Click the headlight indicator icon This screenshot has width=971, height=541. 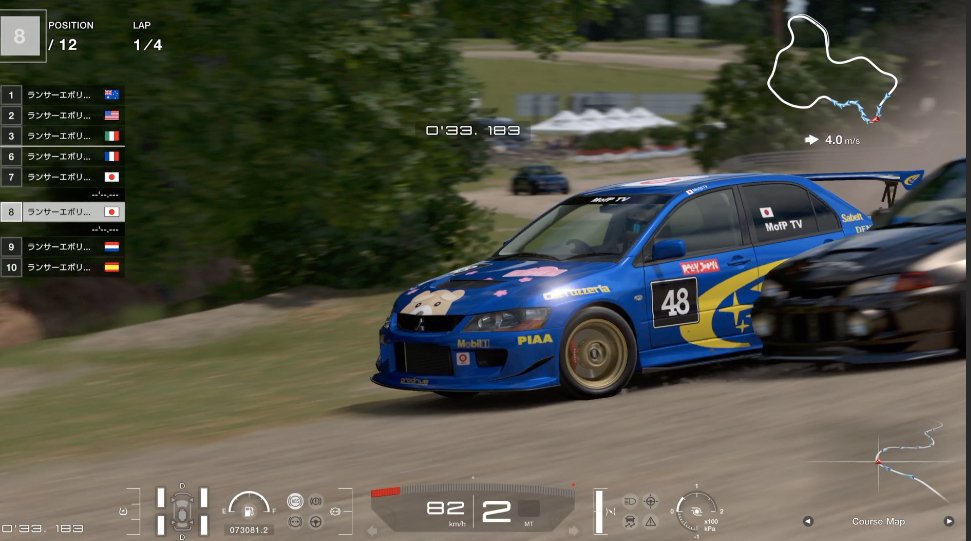[x=629, y=500]
